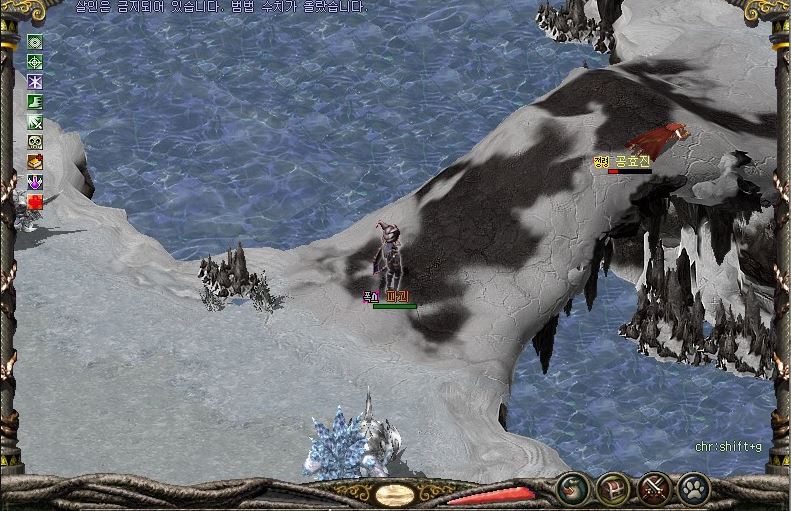This screenshot has height=511, width=791.
Task: Open the paw print pet button
Action: tap(693, 489)
